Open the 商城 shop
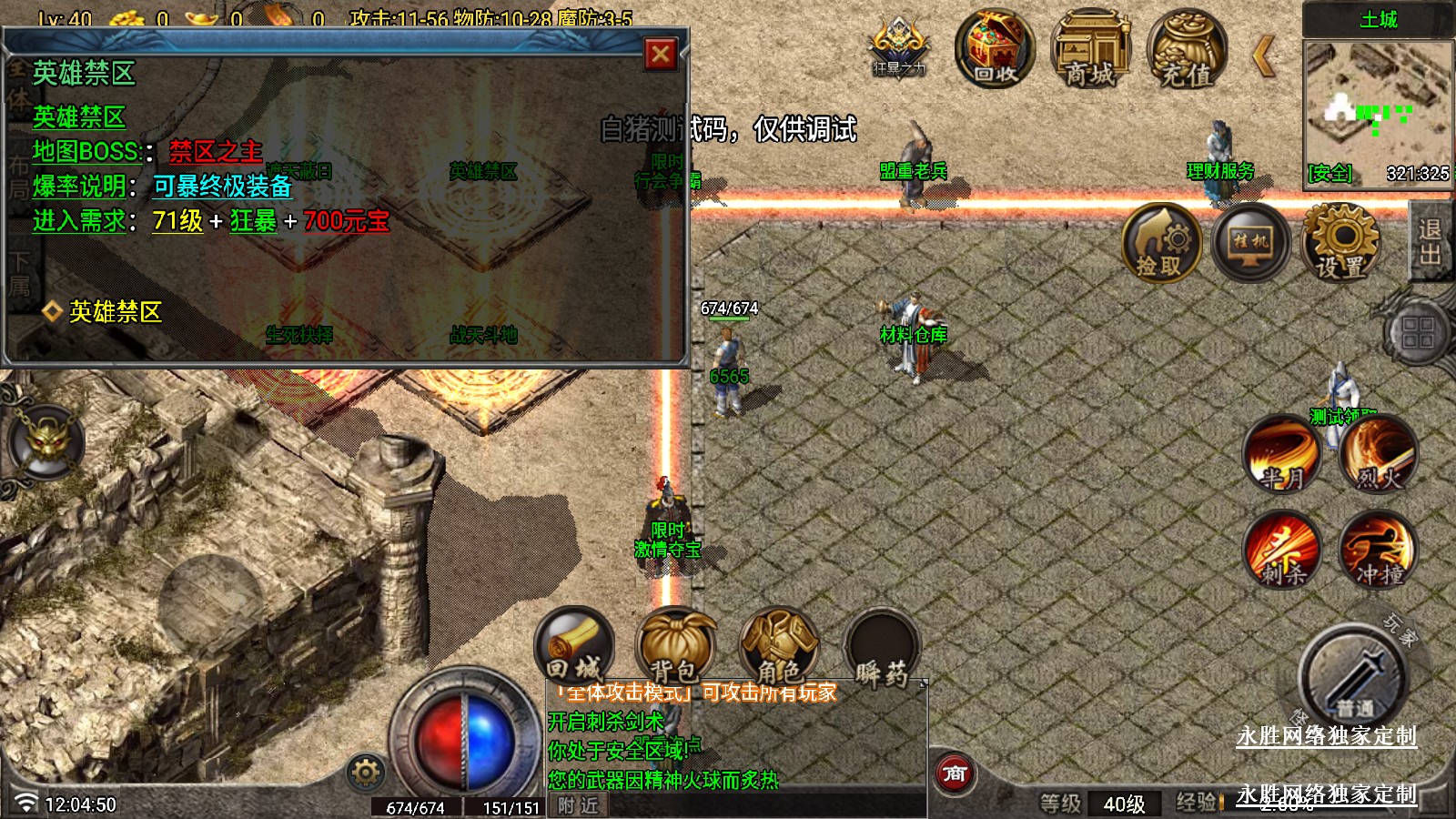 click(1090, 51)
